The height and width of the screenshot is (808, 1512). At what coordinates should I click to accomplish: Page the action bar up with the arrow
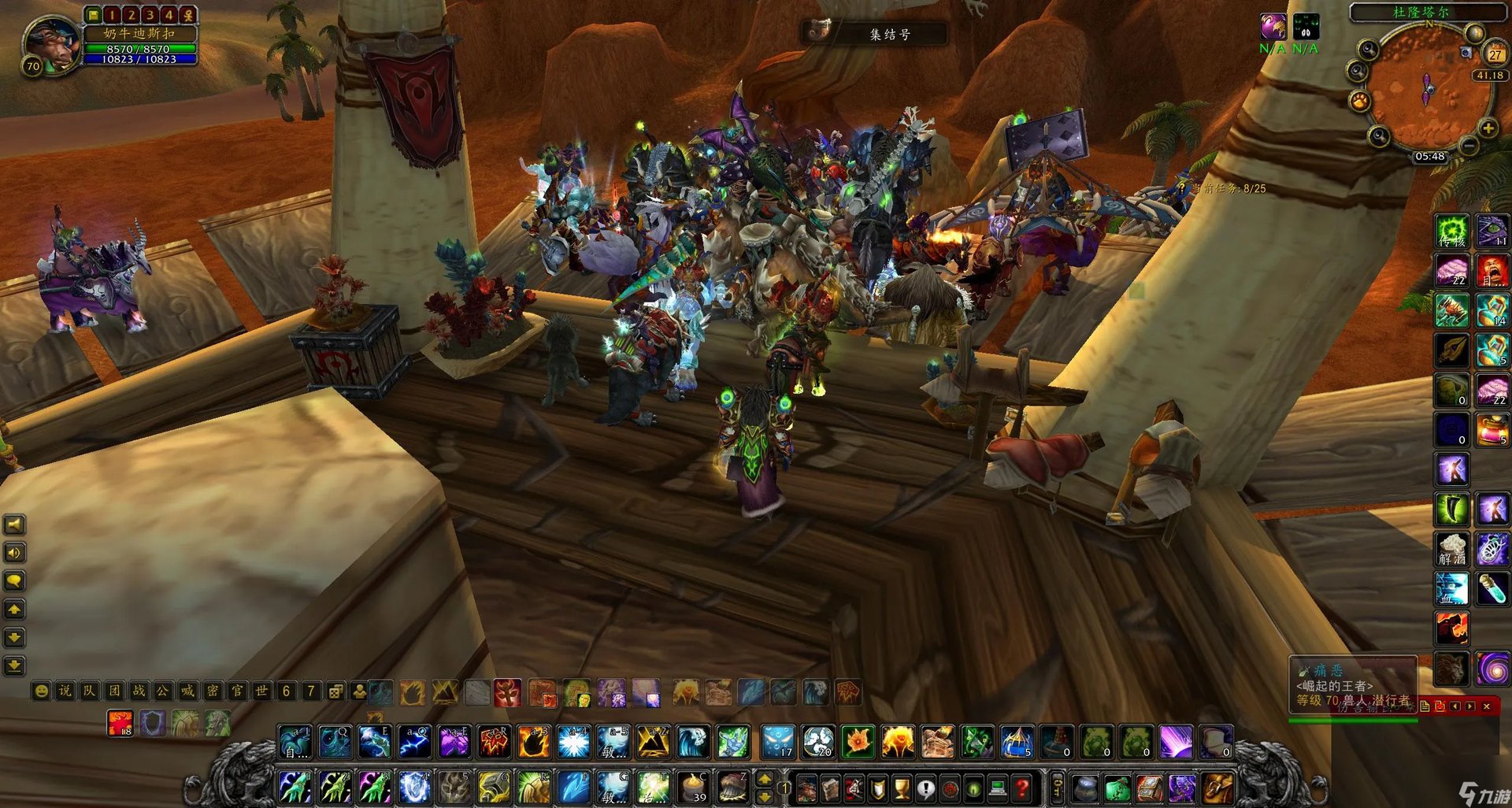coord(764,778)
